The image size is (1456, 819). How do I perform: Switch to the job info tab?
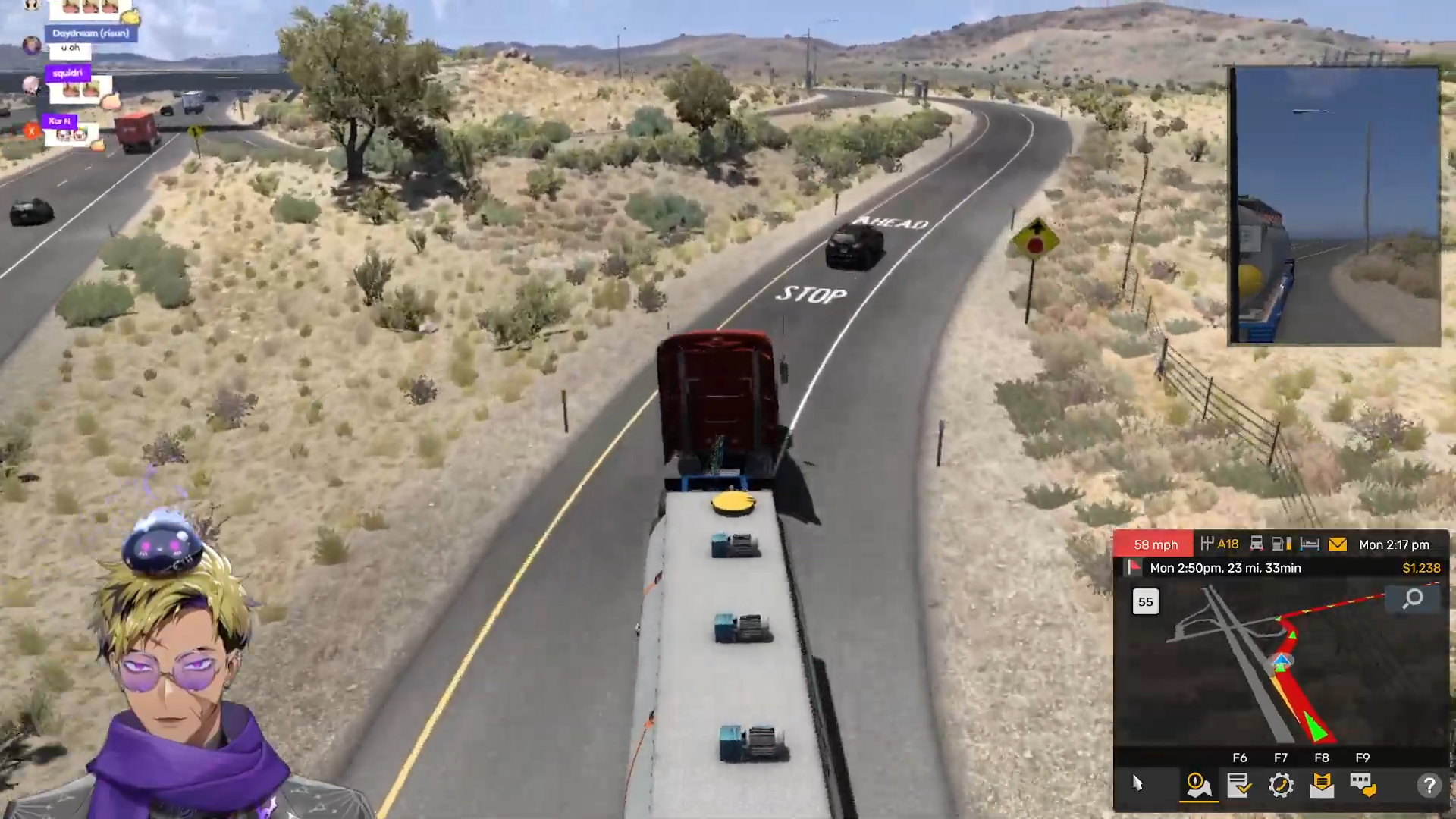pos(1239,785)
